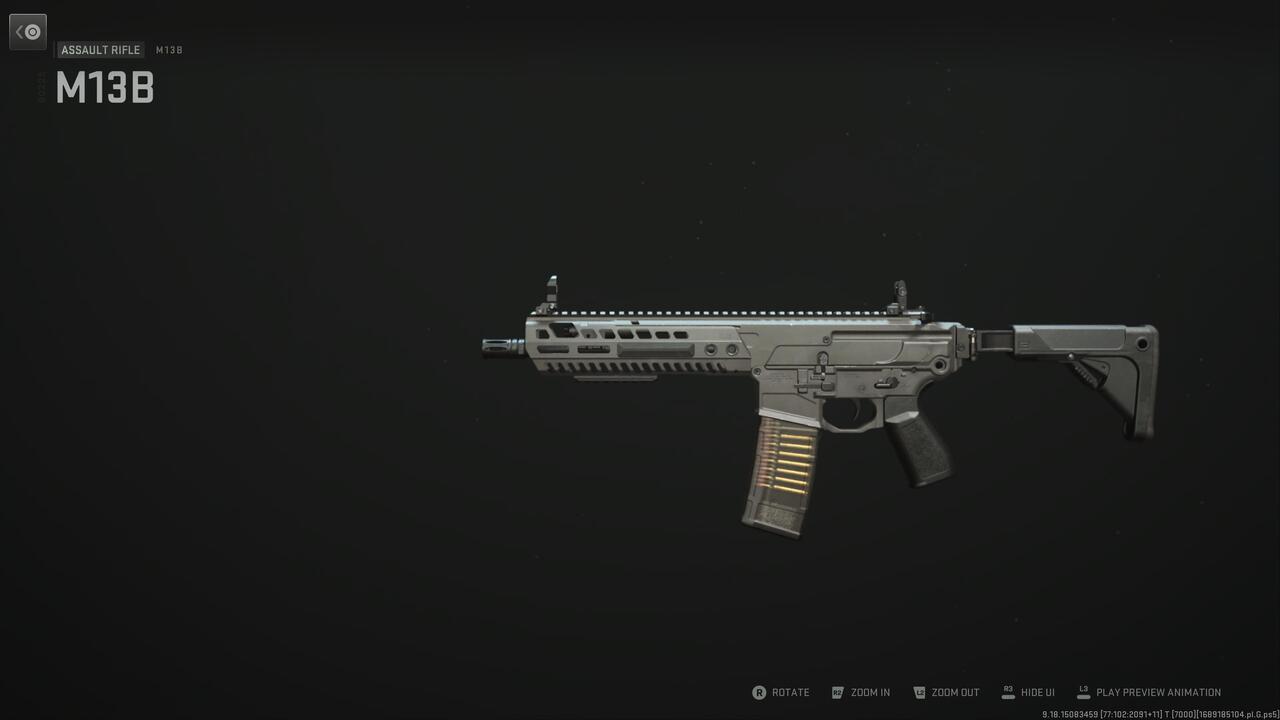Select the ASSAULT RIFLE category tab
Viewport: 1280px width, 720px height.
coord(100,49)
